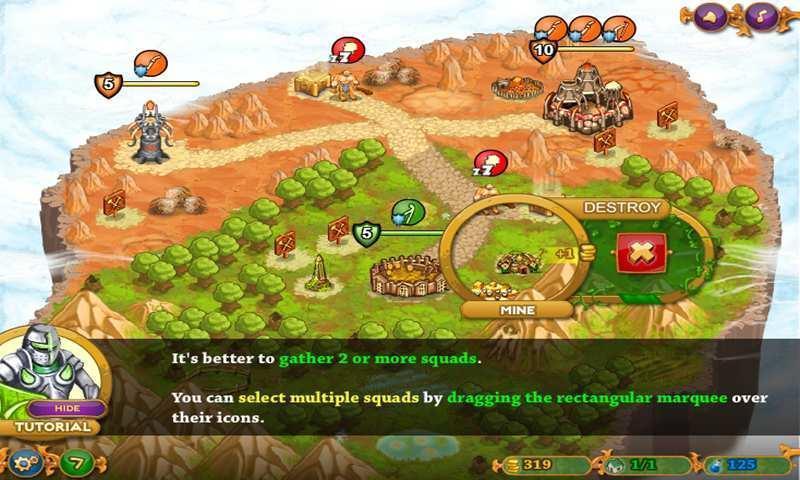The image size is (800, 480).
Task: Click the green number 7 round button
Action: coord(76,463)
